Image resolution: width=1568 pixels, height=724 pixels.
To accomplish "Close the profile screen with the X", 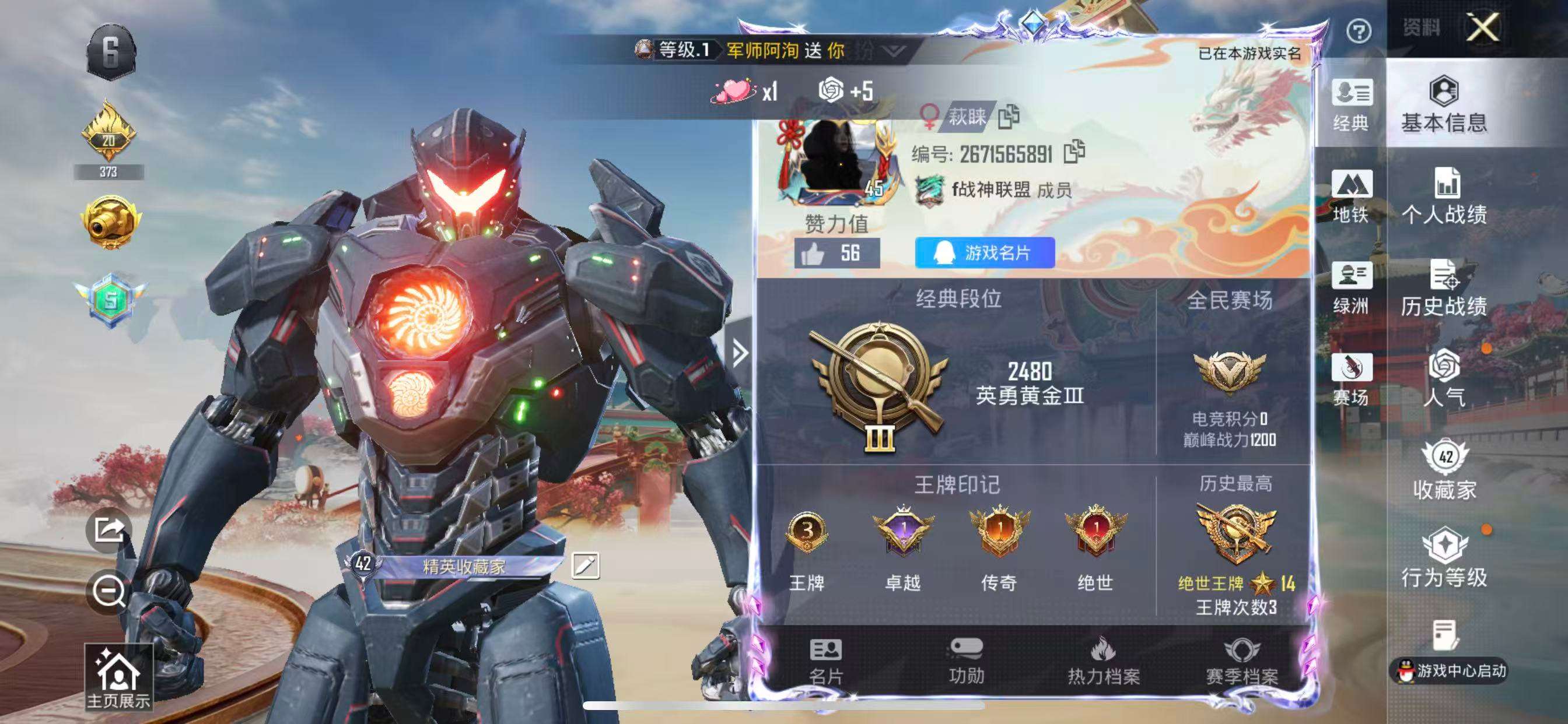I will 1482,27.
